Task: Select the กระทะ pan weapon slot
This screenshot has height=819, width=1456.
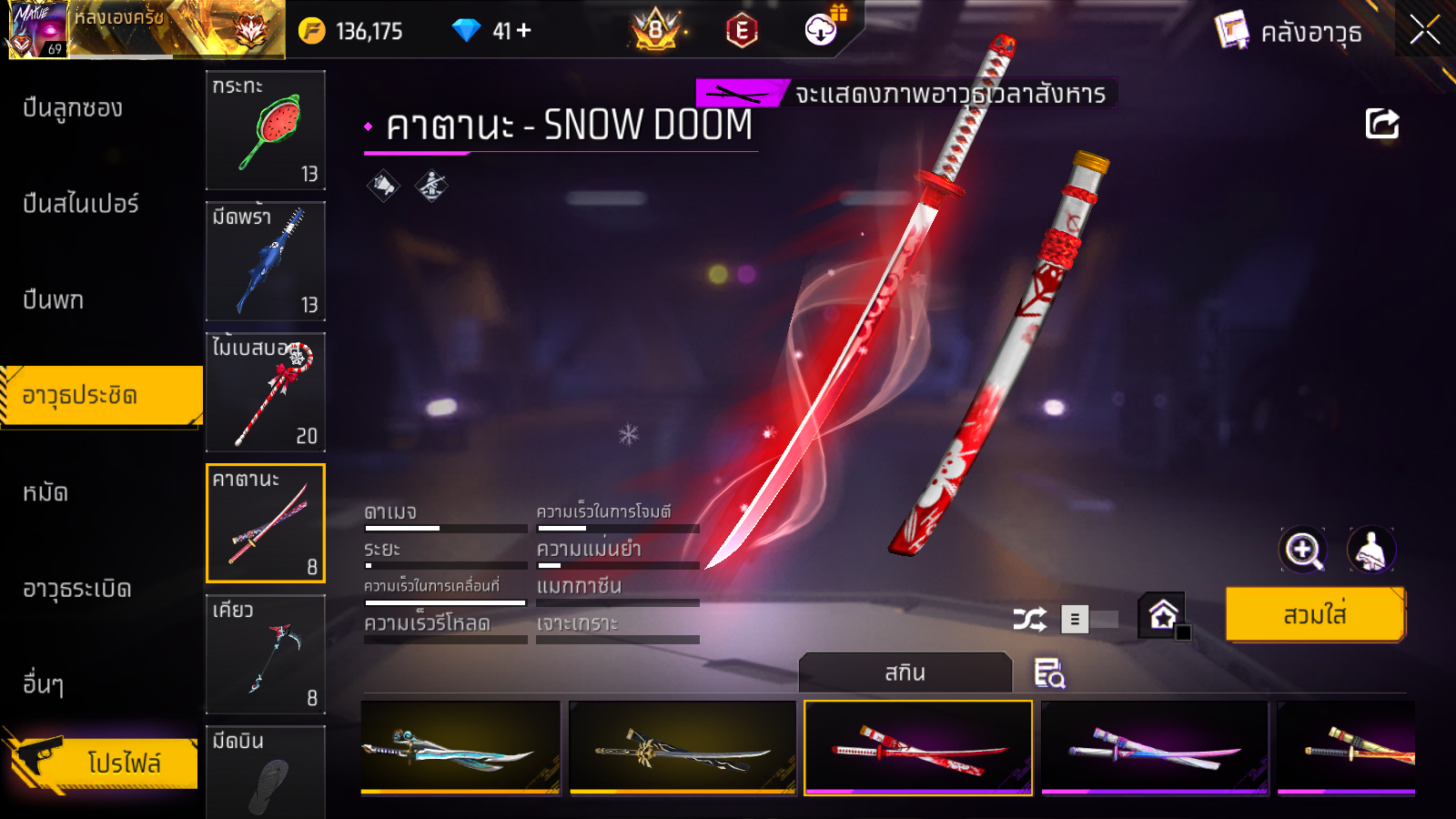Action: [x=266, y=130]
